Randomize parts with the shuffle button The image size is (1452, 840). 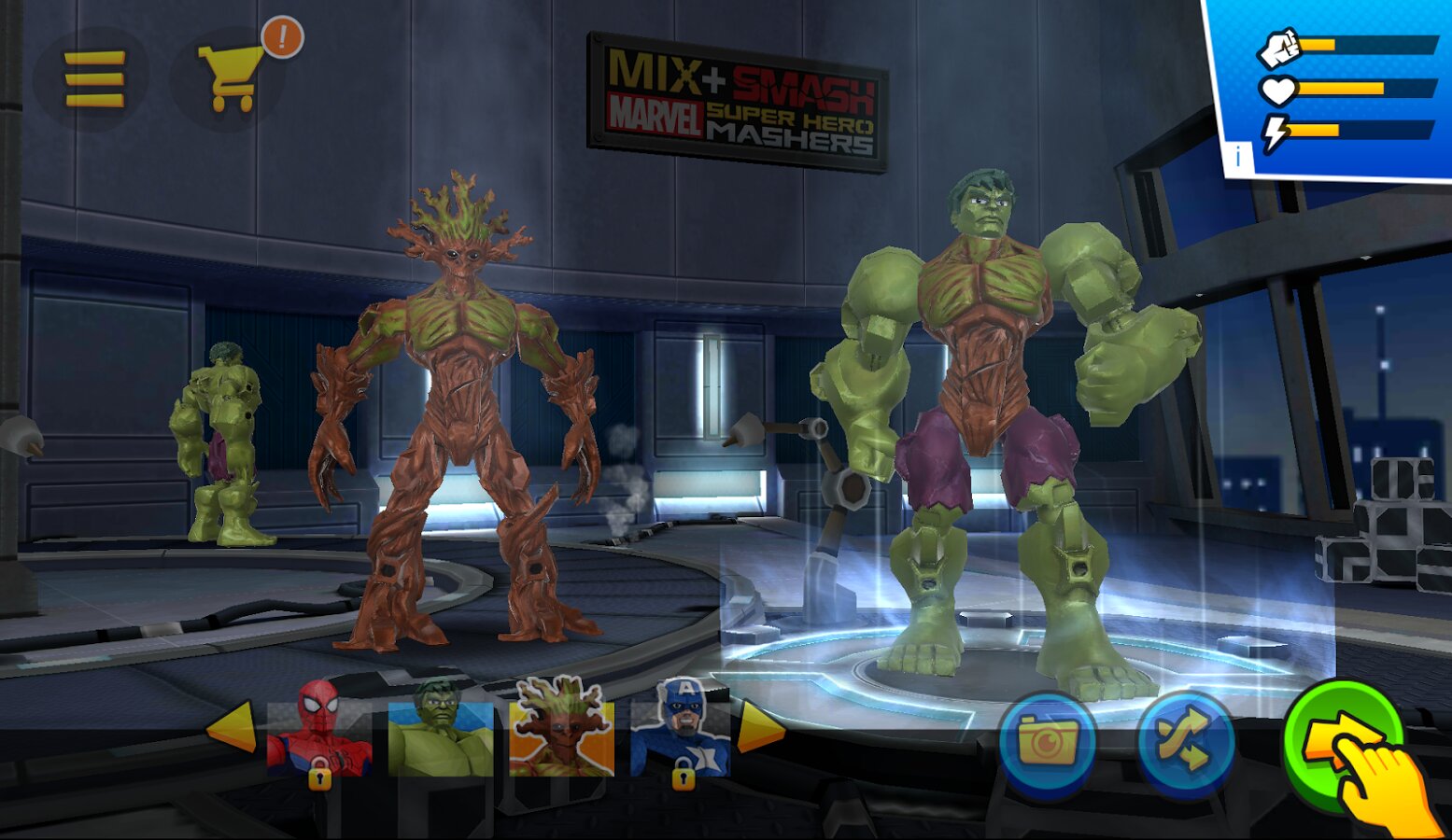click(1186, 743)
